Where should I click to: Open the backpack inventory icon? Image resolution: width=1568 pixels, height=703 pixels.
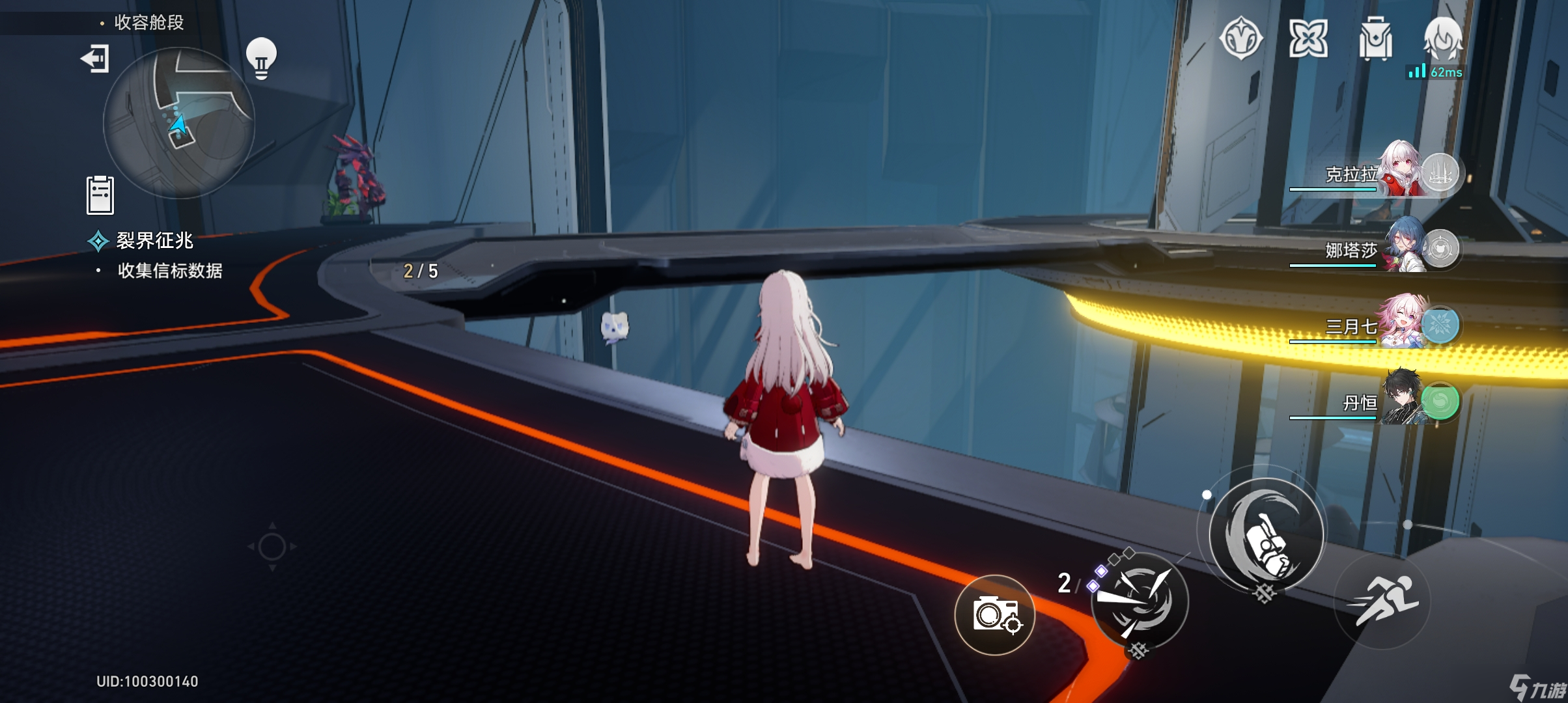point(1375,39)
